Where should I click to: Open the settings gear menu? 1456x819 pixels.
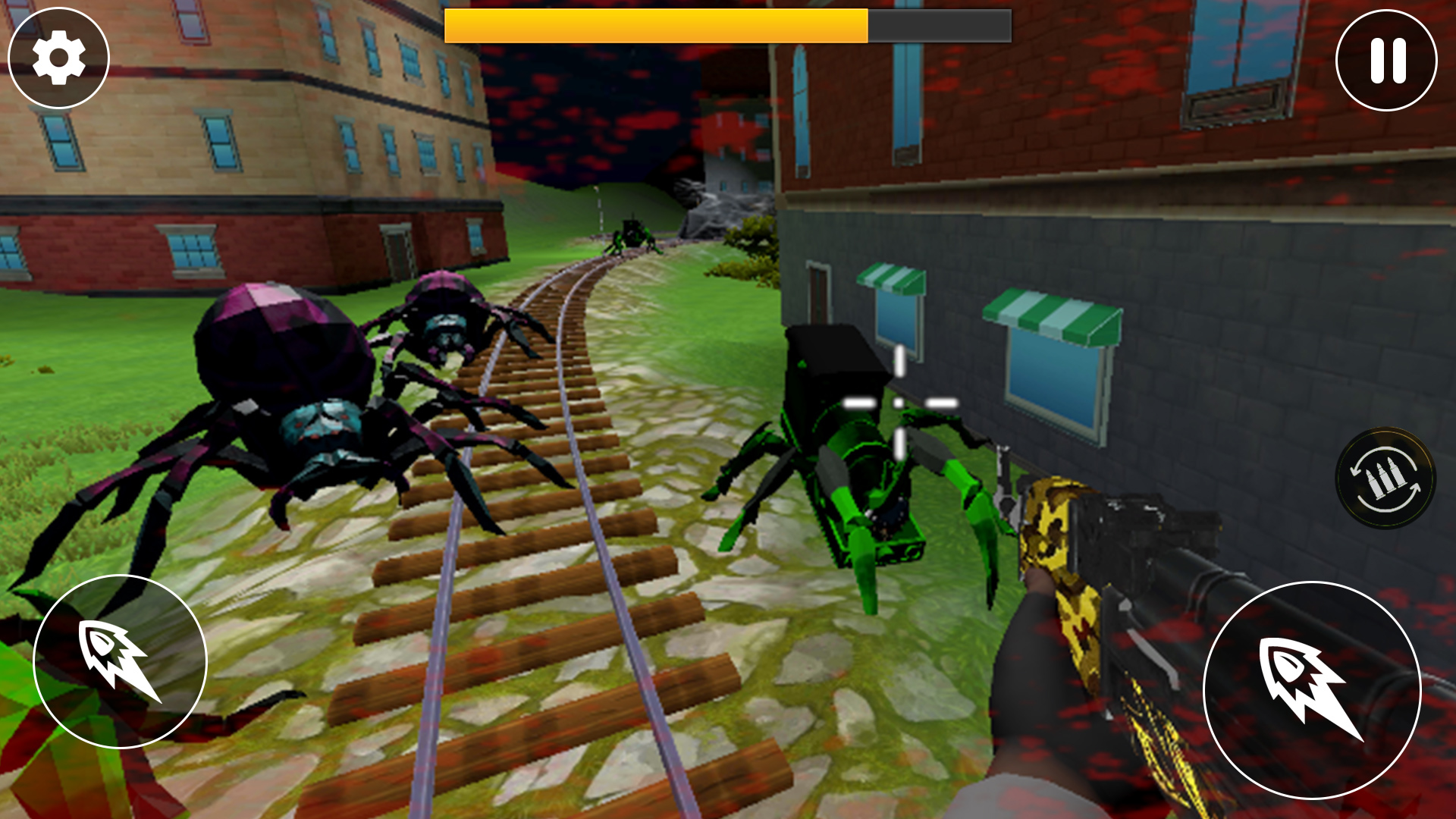click(x=59, y=58)
